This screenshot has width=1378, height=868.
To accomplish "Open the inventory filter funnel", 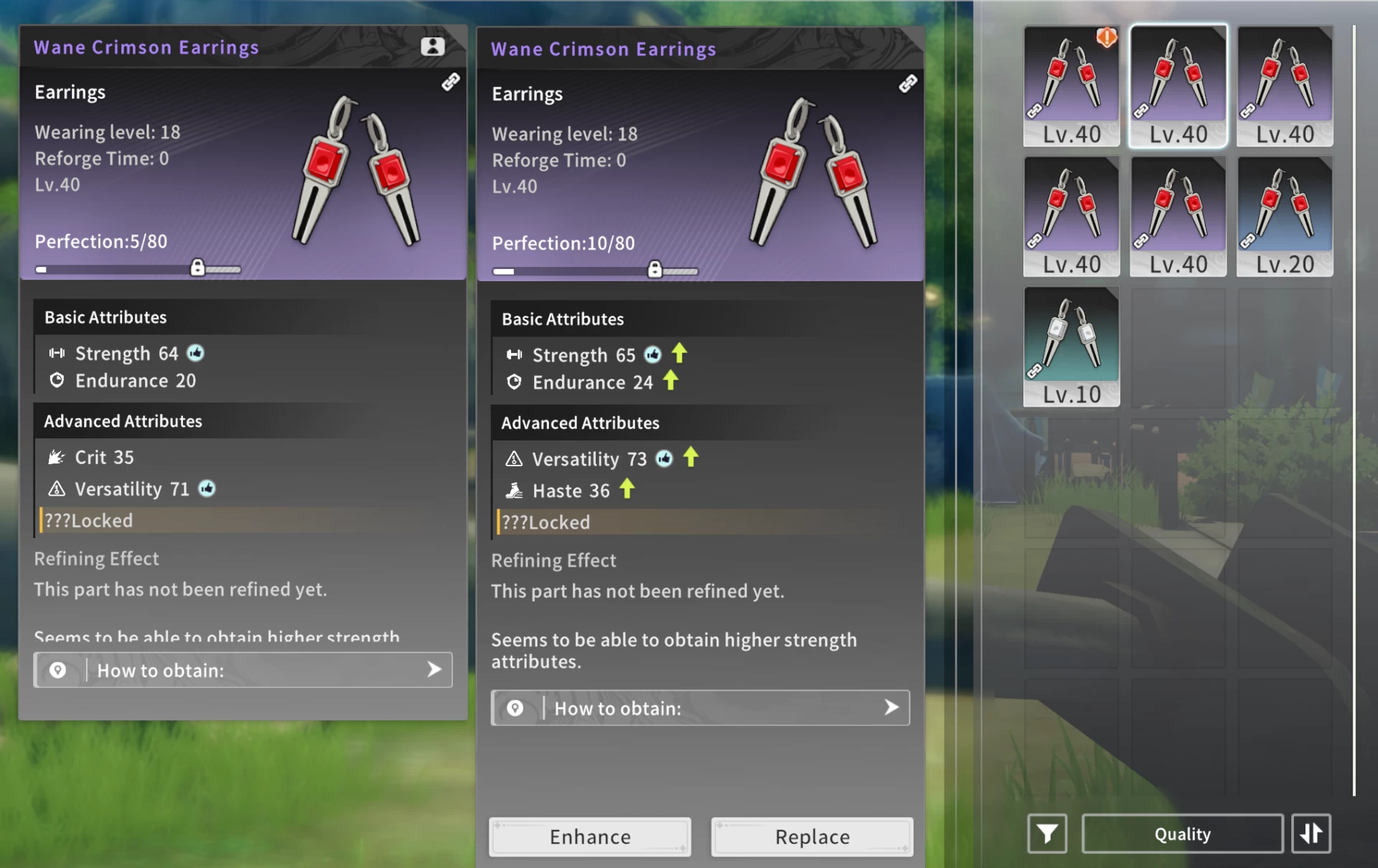I will click(1046, 834).
